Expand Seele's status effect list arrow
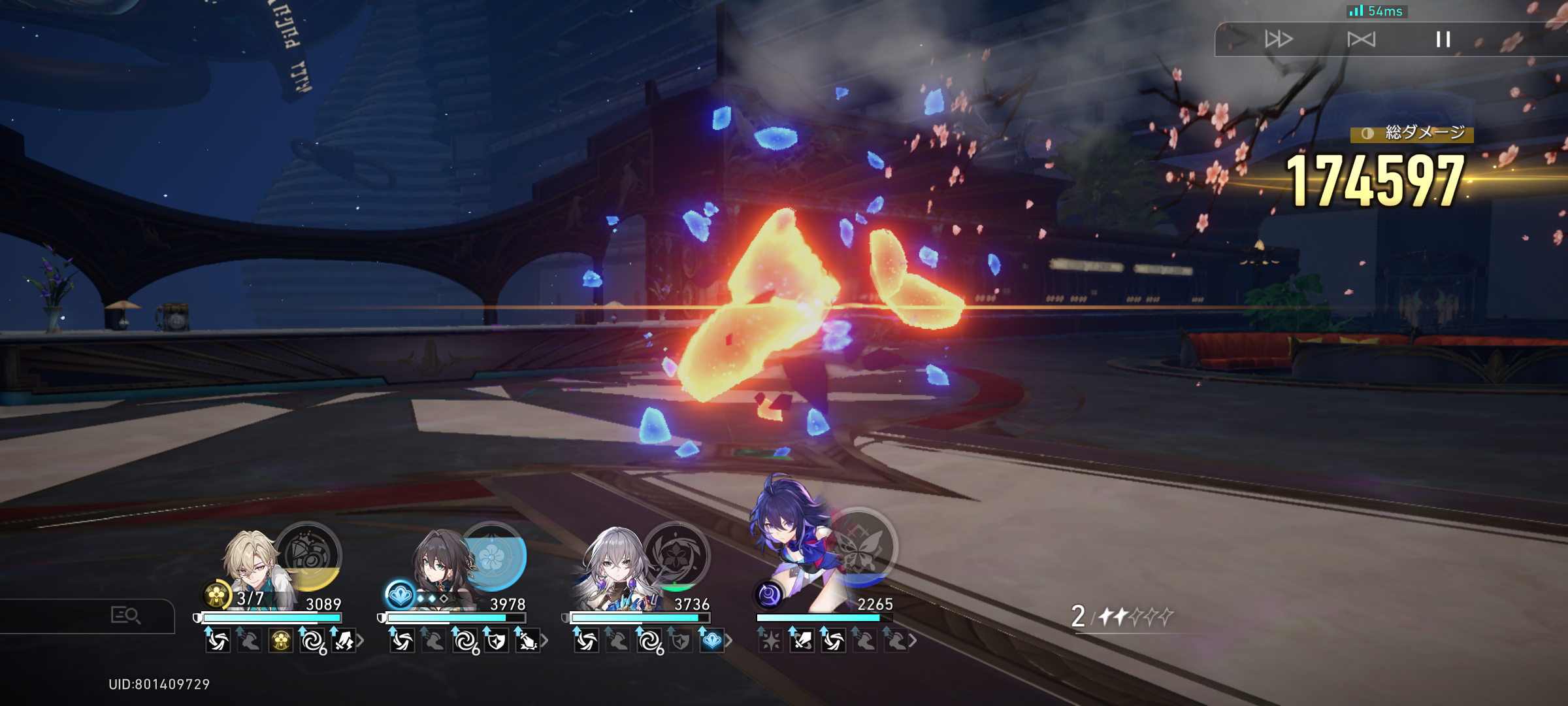The width and height of the screenshot is (1568, 706). (x=913, y=641)
